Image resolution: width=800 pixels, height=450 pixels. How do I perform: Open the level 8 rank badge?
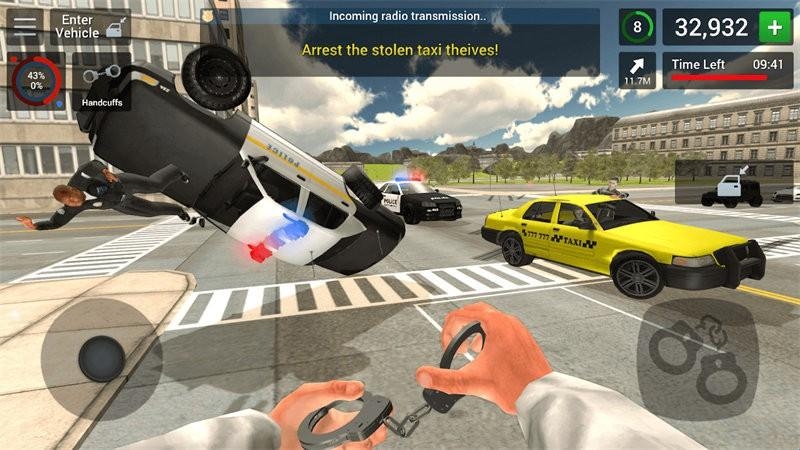pyautogui.click(x=637, y=27)
